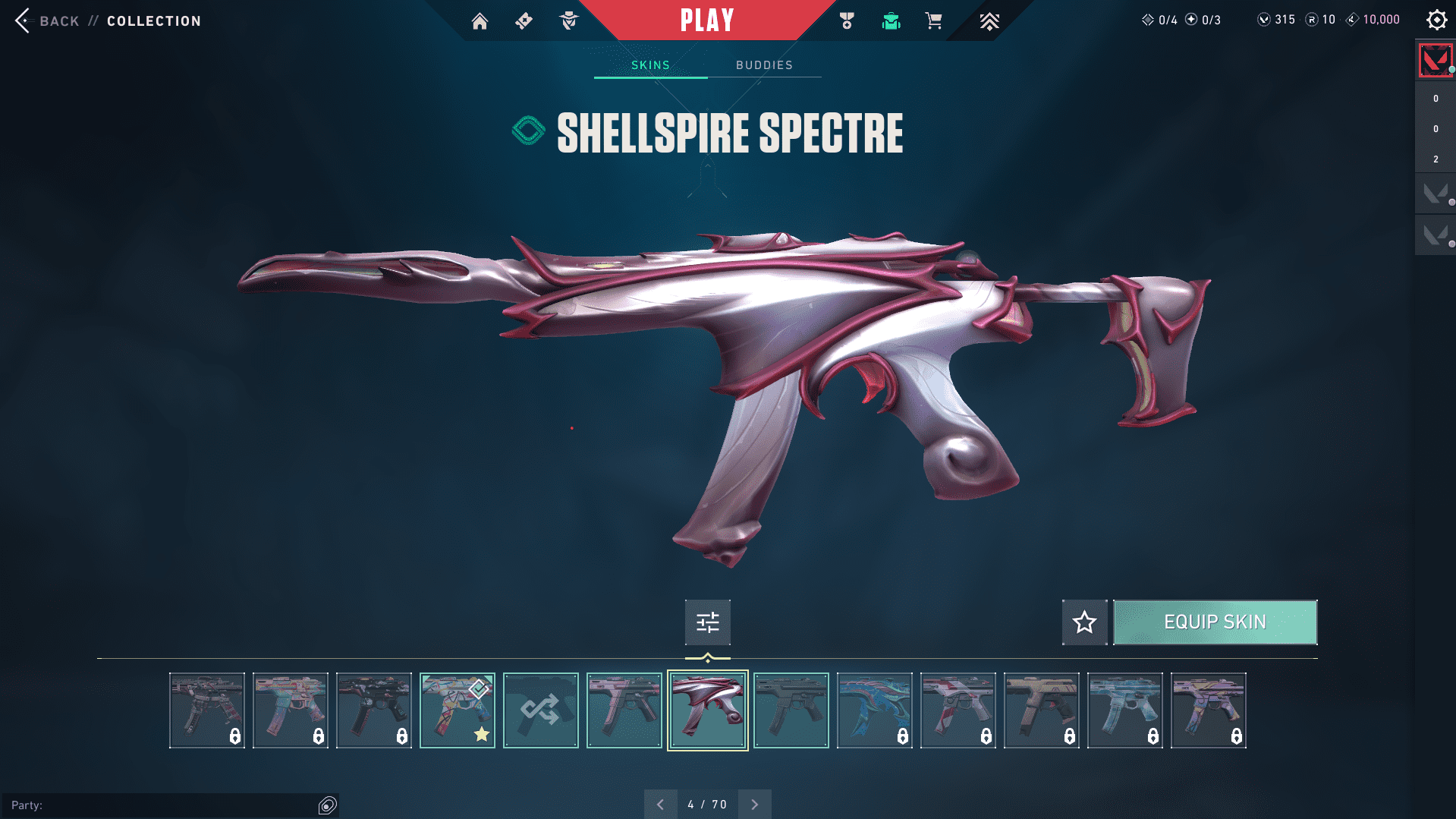Go to the previous skins page
Screen dimensions: 1456x819
tap(660, 805)
